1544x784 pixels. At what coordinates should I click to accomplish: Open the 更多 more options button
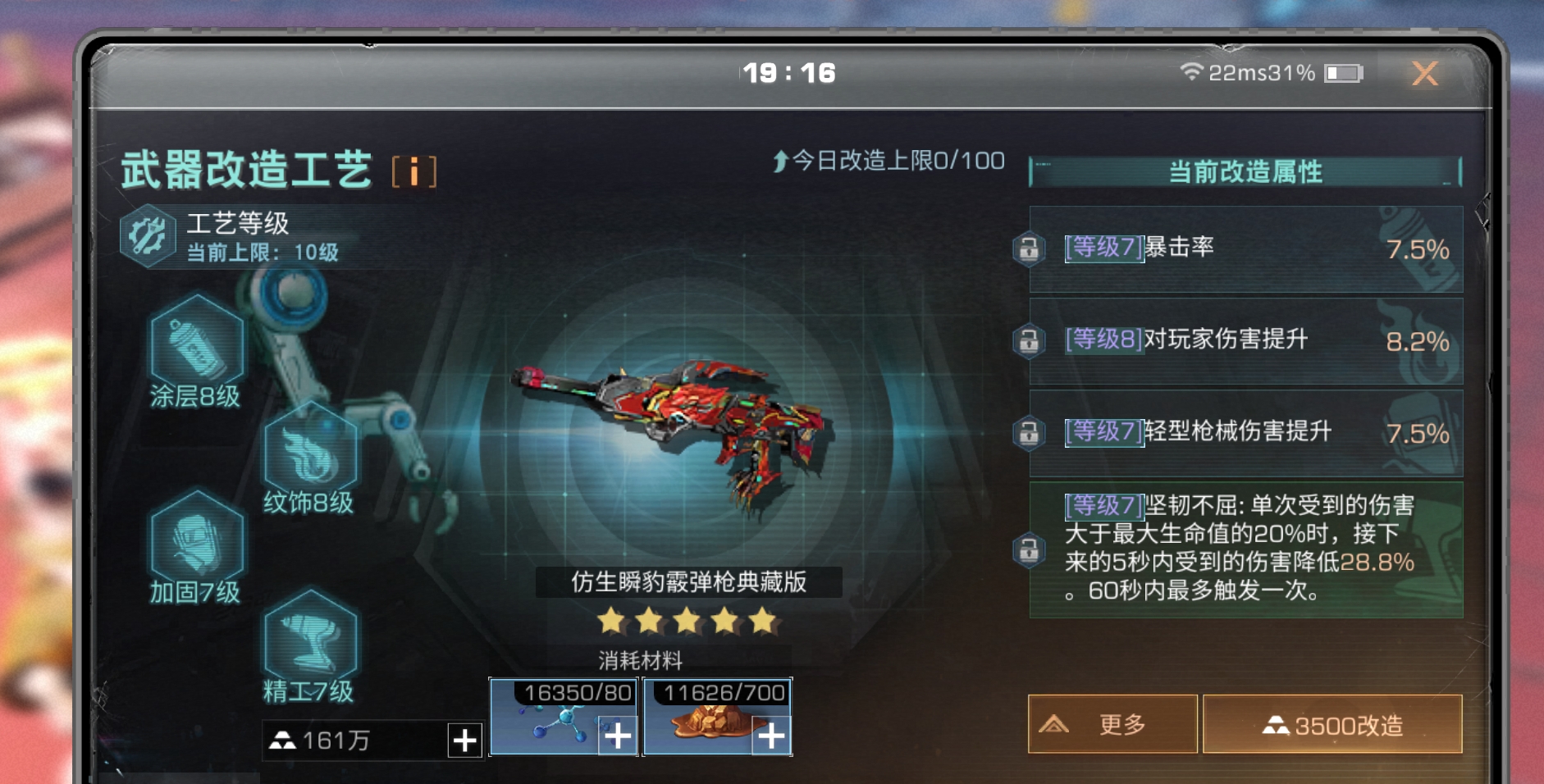click(1112, 724)
